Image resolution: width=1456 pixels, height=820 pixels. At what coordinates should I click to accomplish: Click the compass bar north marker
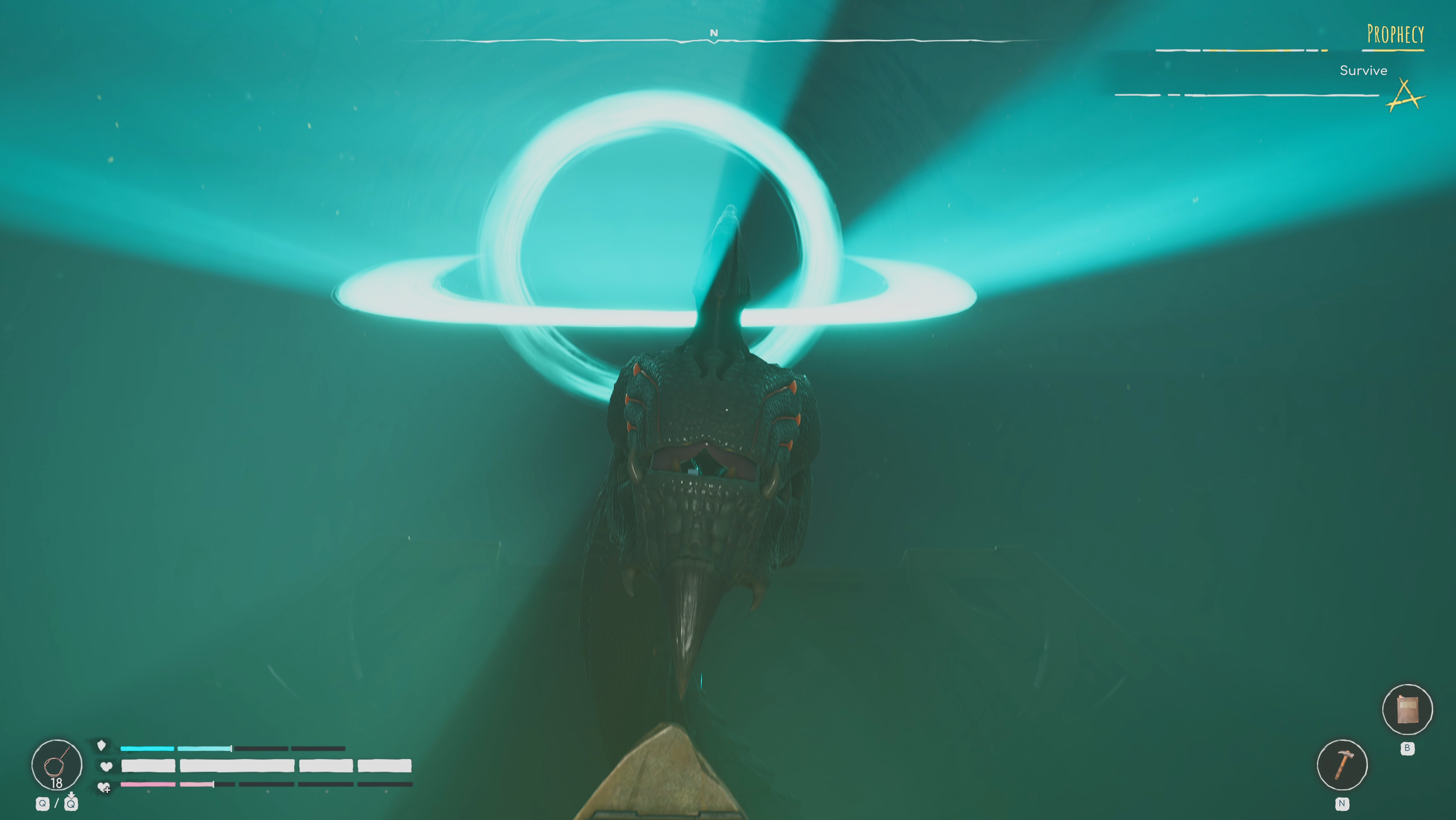click(x=714, y=34)
